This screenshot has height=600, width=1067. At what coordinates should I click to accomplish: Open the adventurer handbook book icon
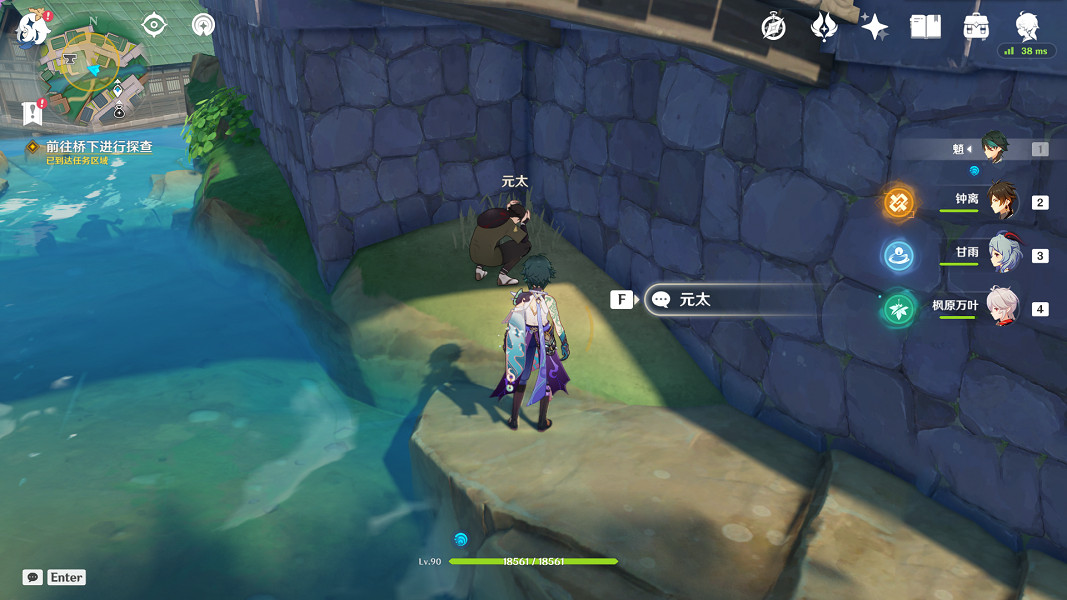coord(925,27)
